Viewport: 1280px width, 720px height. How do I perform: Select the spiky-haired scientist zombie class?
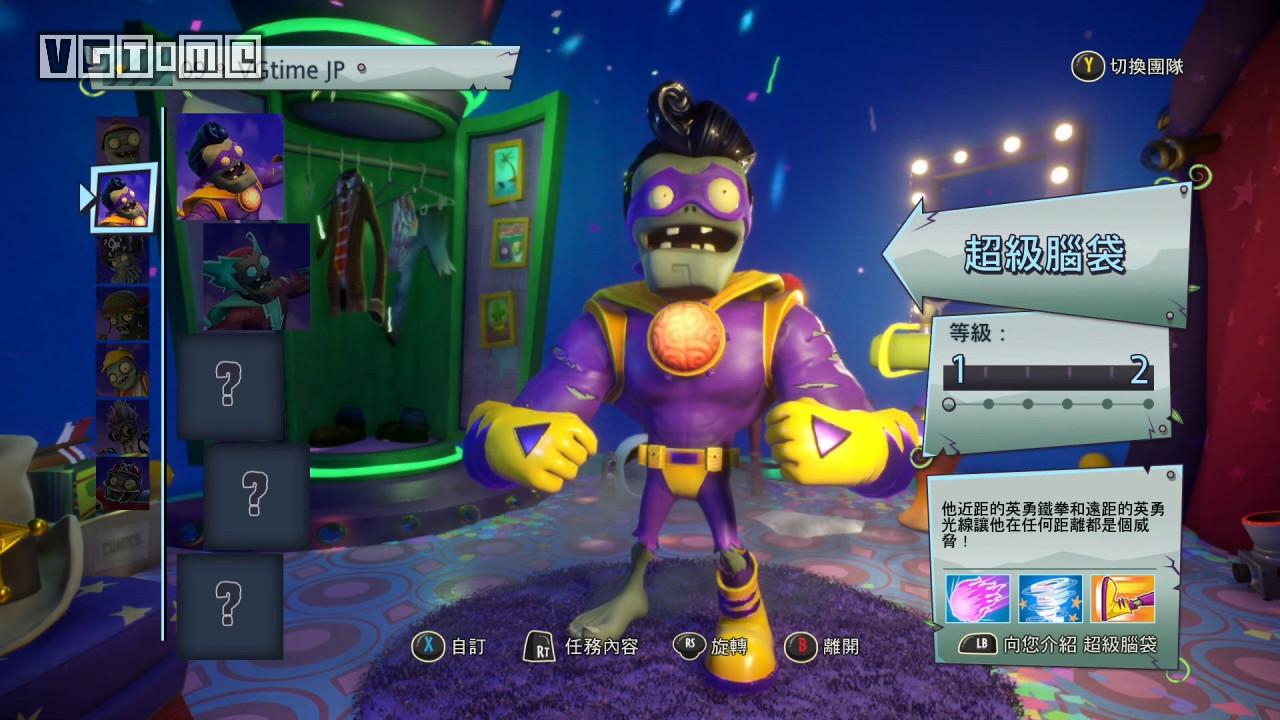pyautogui.click(x=123, y=425)
